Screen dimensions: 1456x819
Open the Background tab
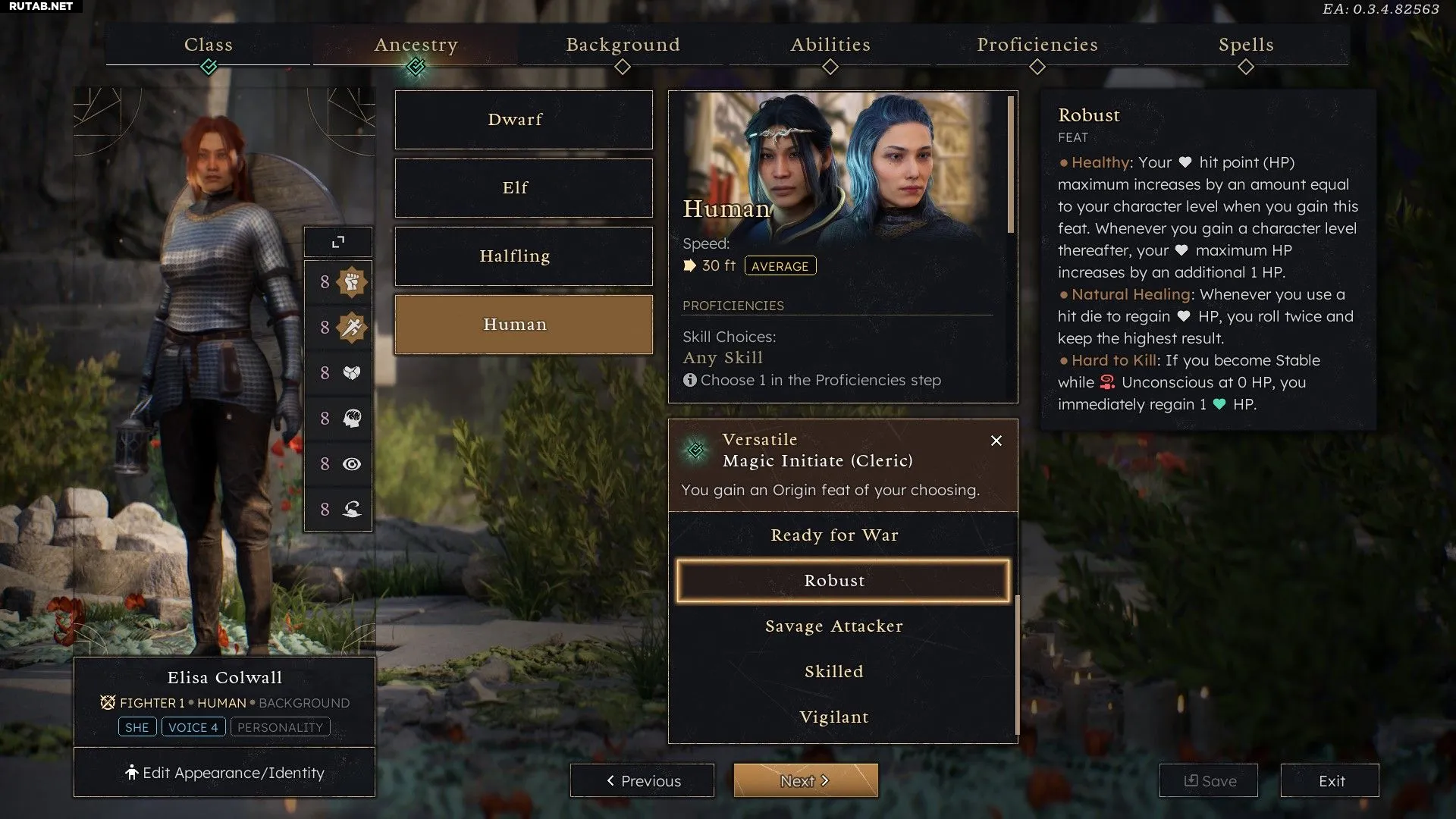pos(623,45)
